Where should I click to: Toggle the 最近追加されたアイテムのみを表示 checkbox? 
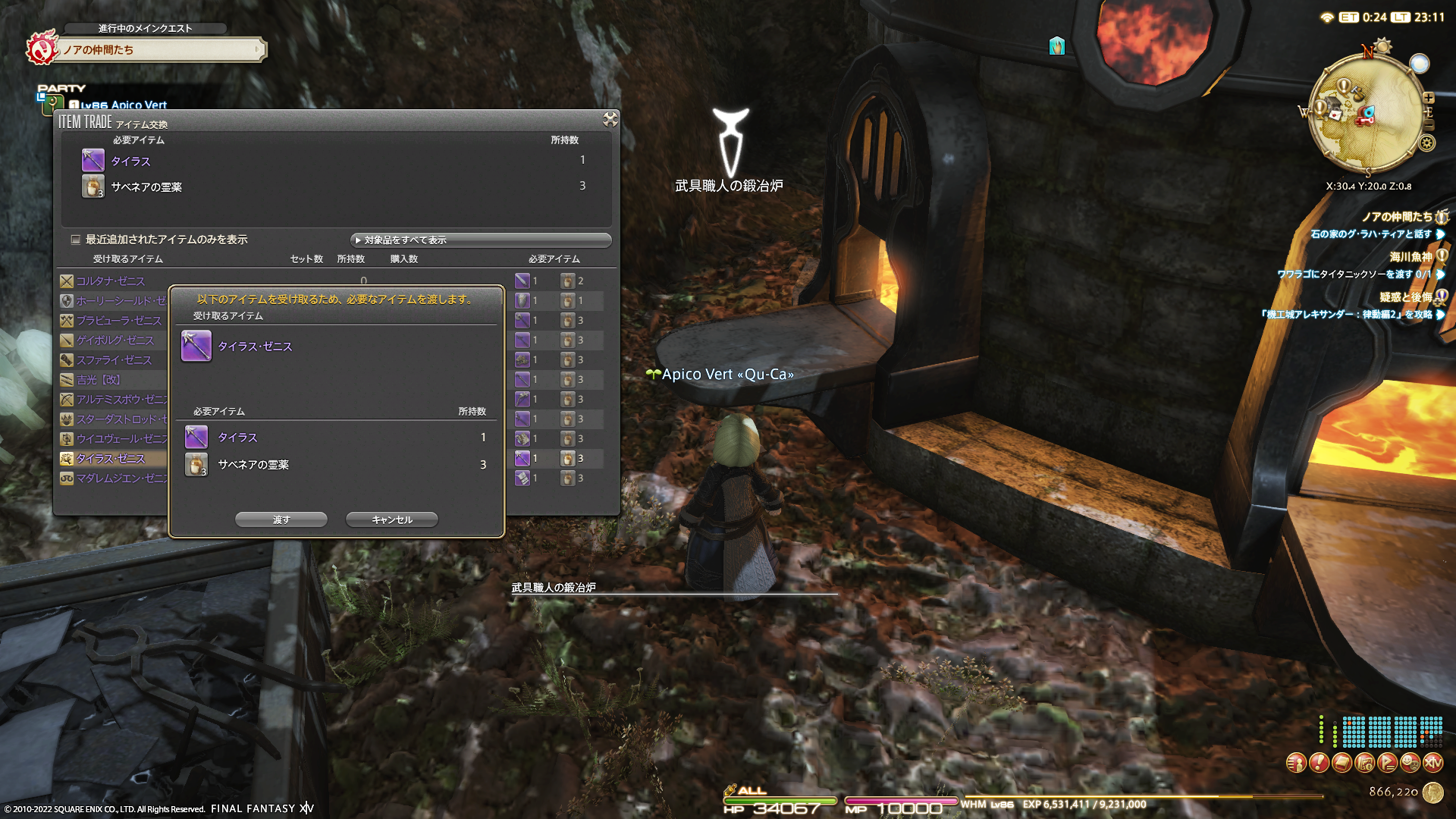click(76, 240)
